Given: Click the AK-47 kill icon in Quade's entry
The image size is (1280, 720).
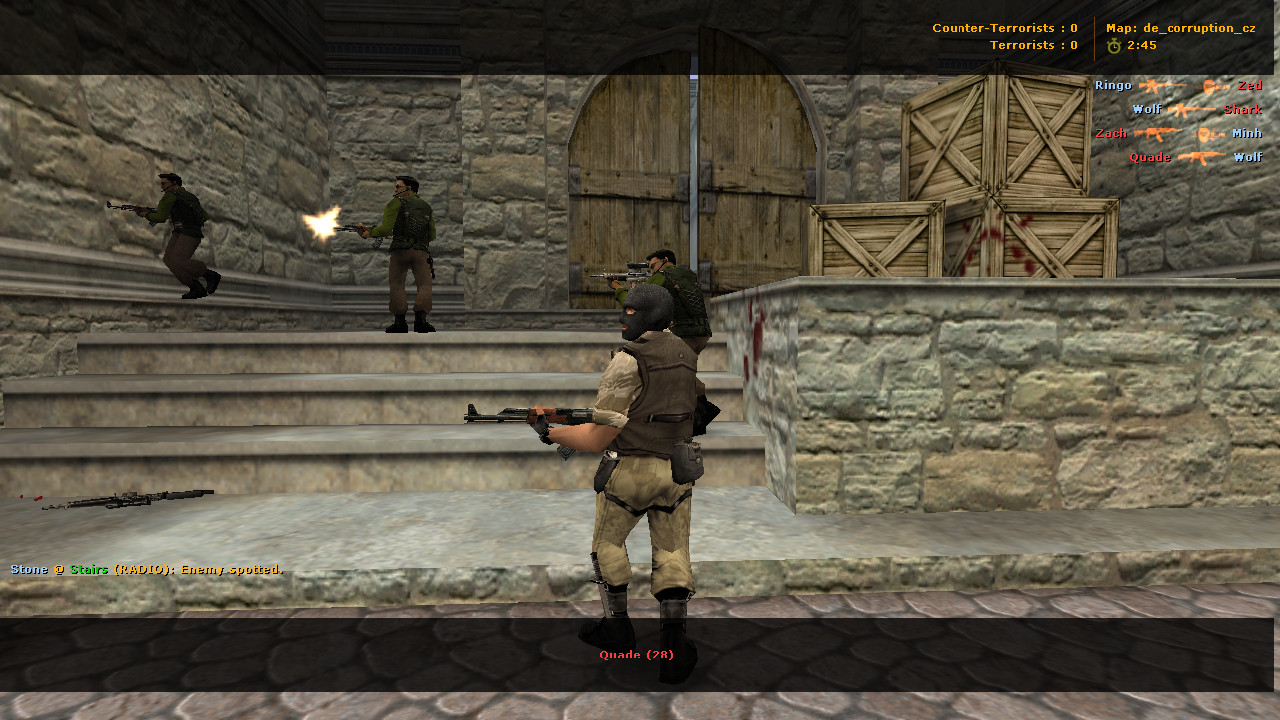Looking at the screenshot, I should pos(1202,157).
